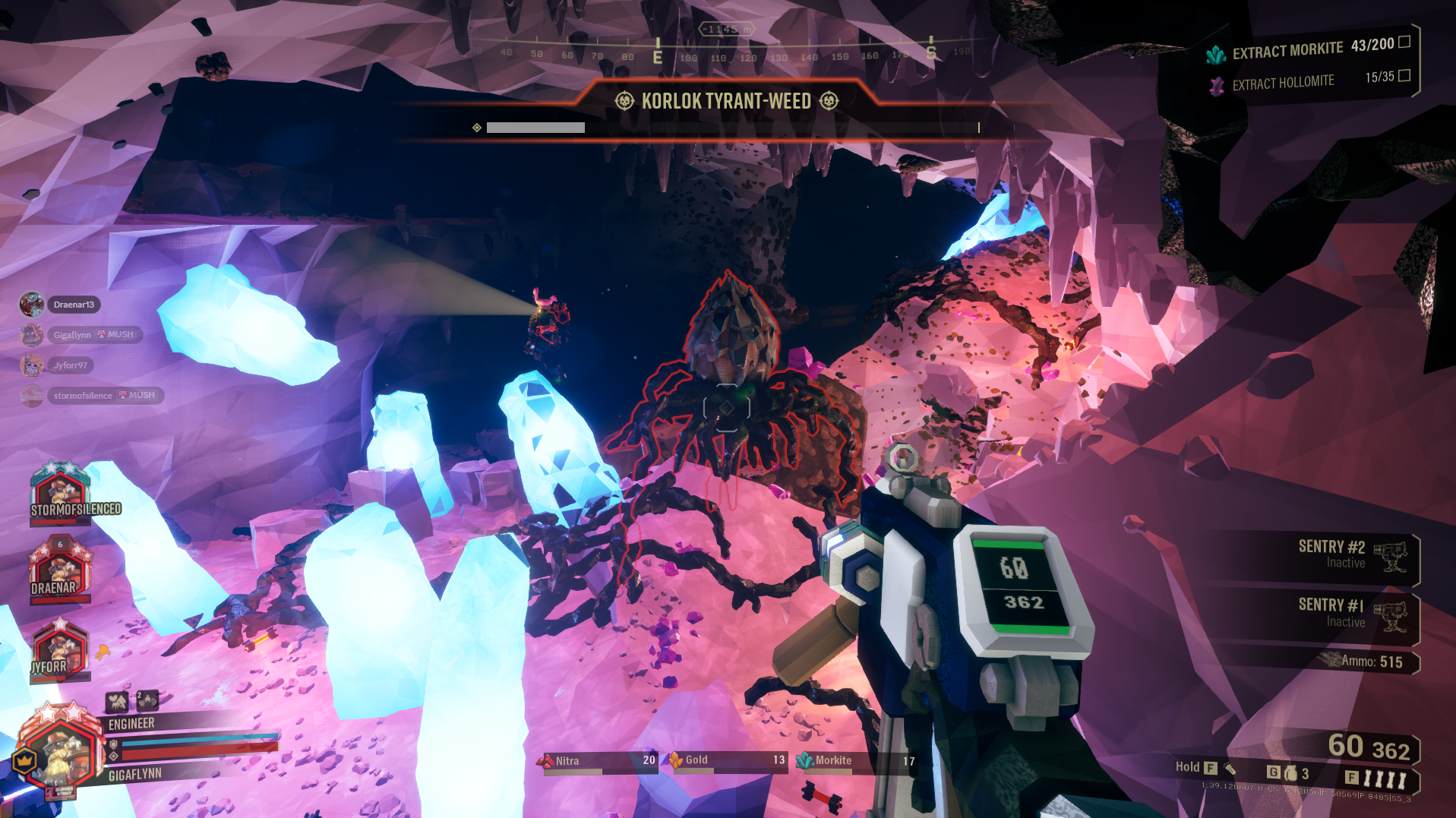Select Jyforr97 in the voice overlay

click(70, 365)
